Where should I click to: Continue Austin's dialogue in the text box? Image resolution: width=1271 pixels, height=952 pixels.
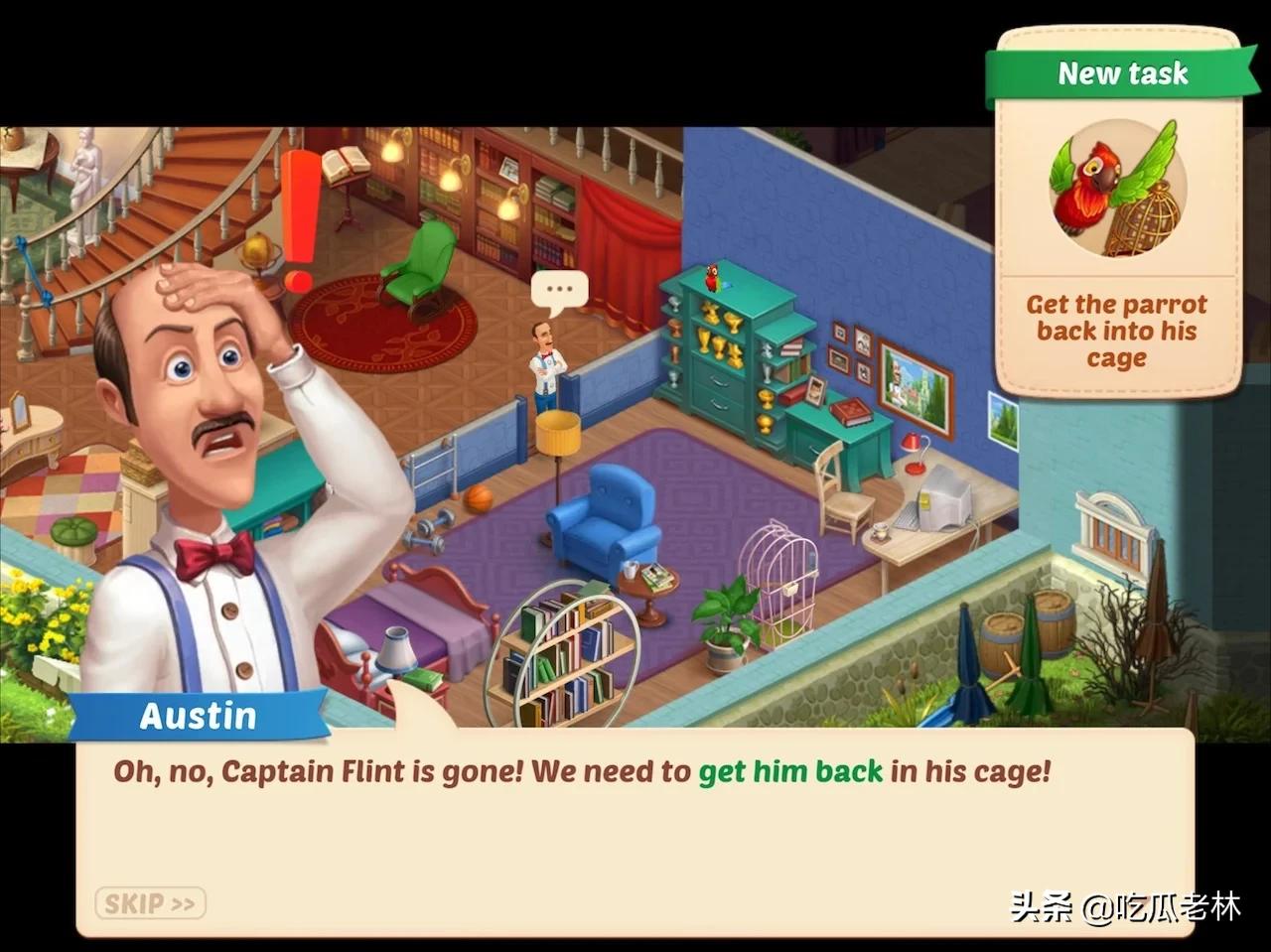tap(635, 834)
